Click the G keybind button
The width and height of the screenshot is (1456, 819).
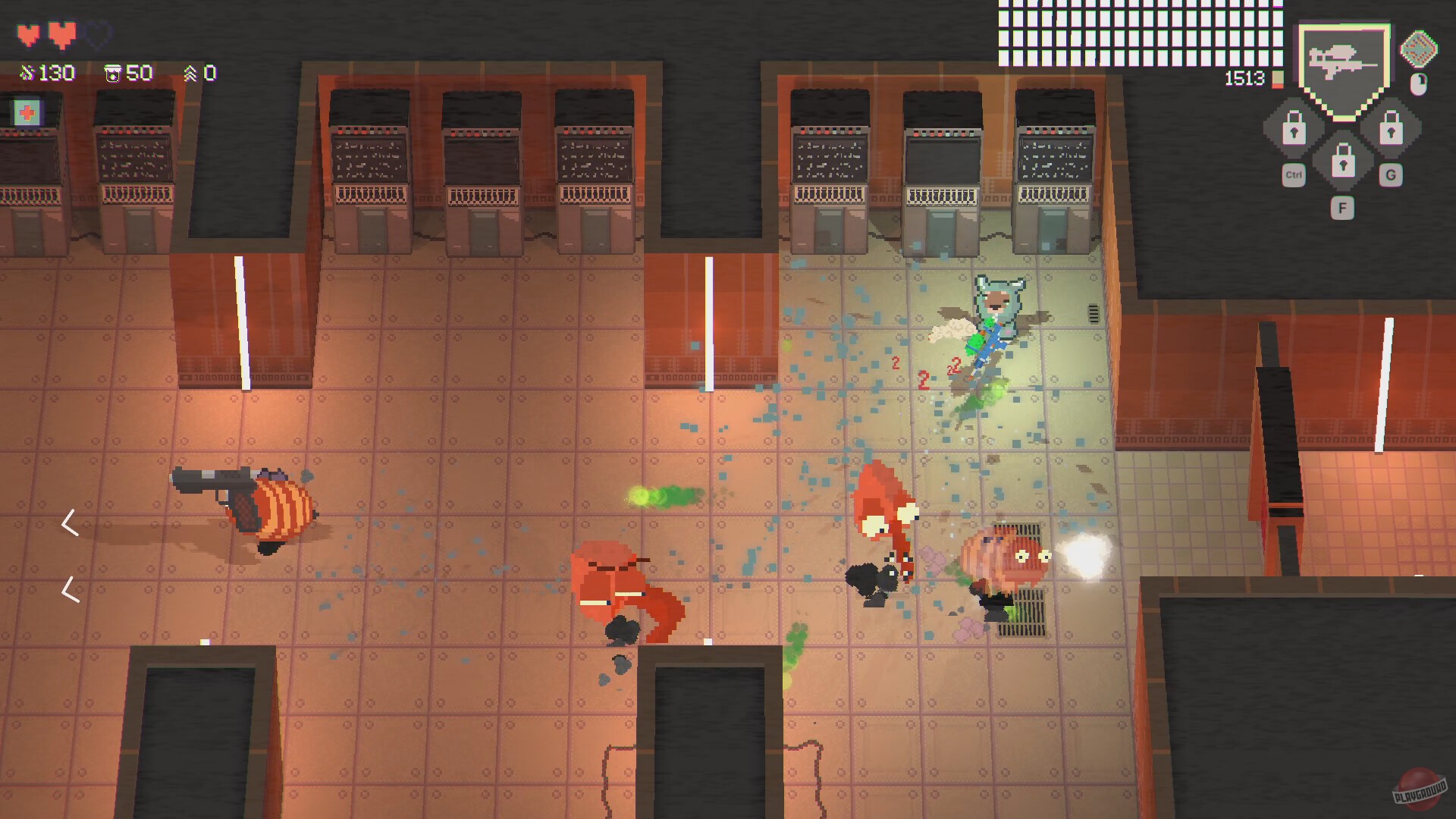[1392, 174]
